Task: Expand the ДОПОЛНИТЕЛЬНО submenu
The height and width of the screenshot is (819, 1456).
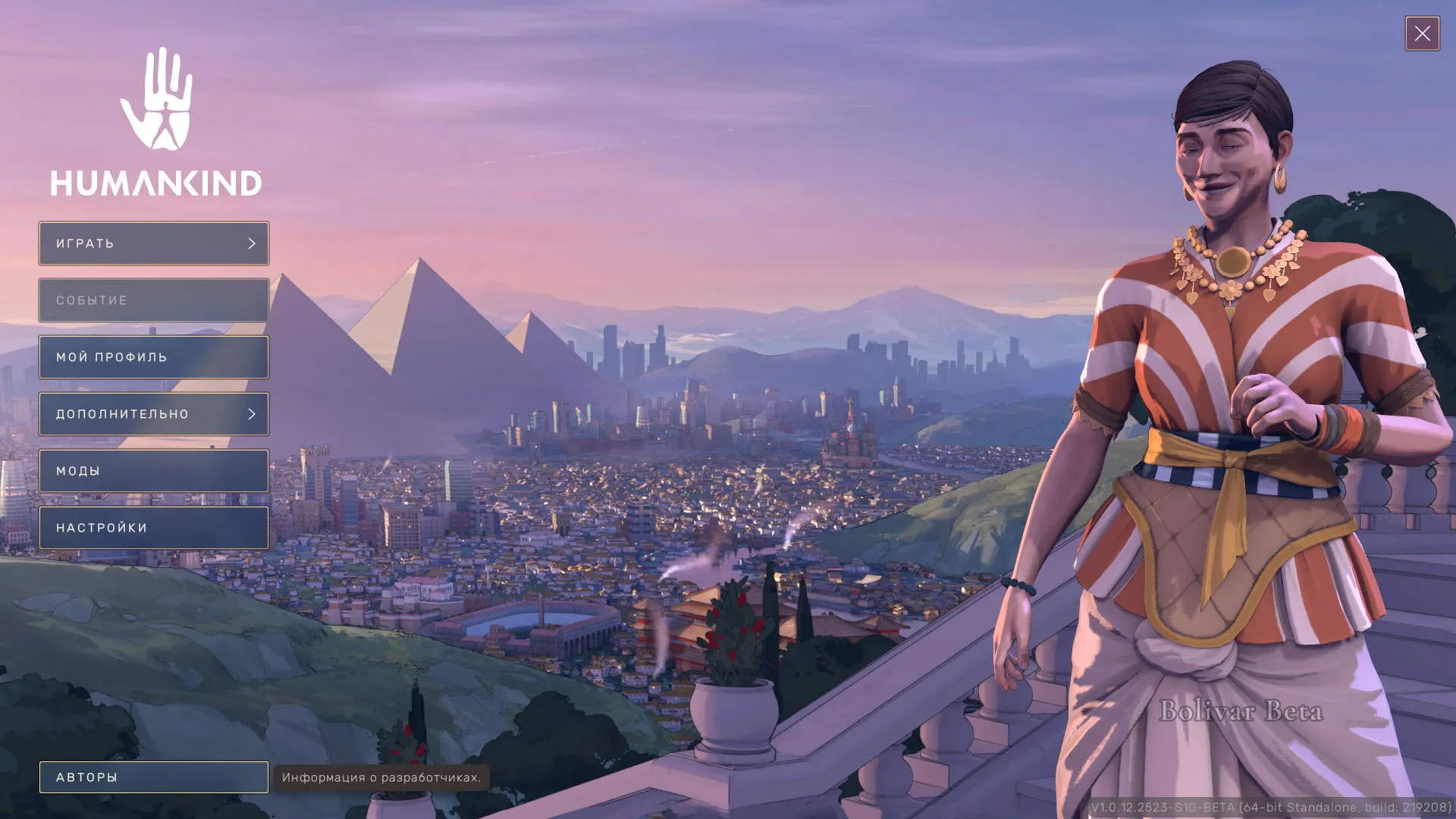Action: pyautogui.click(x=154, y=414)
